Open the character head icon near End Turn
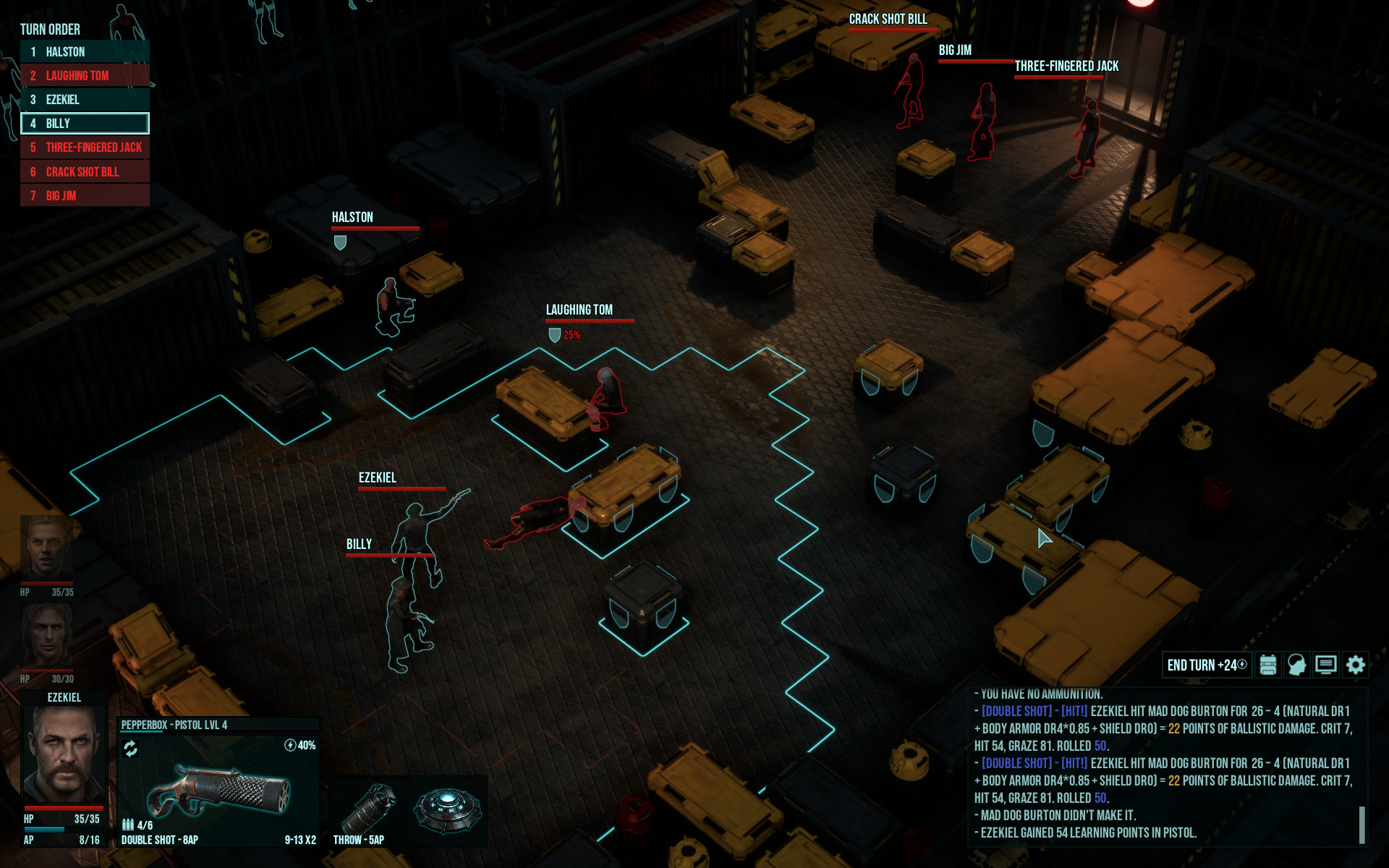The height and width of the screenshot is (868, 1389). (x=1296, y=665)
